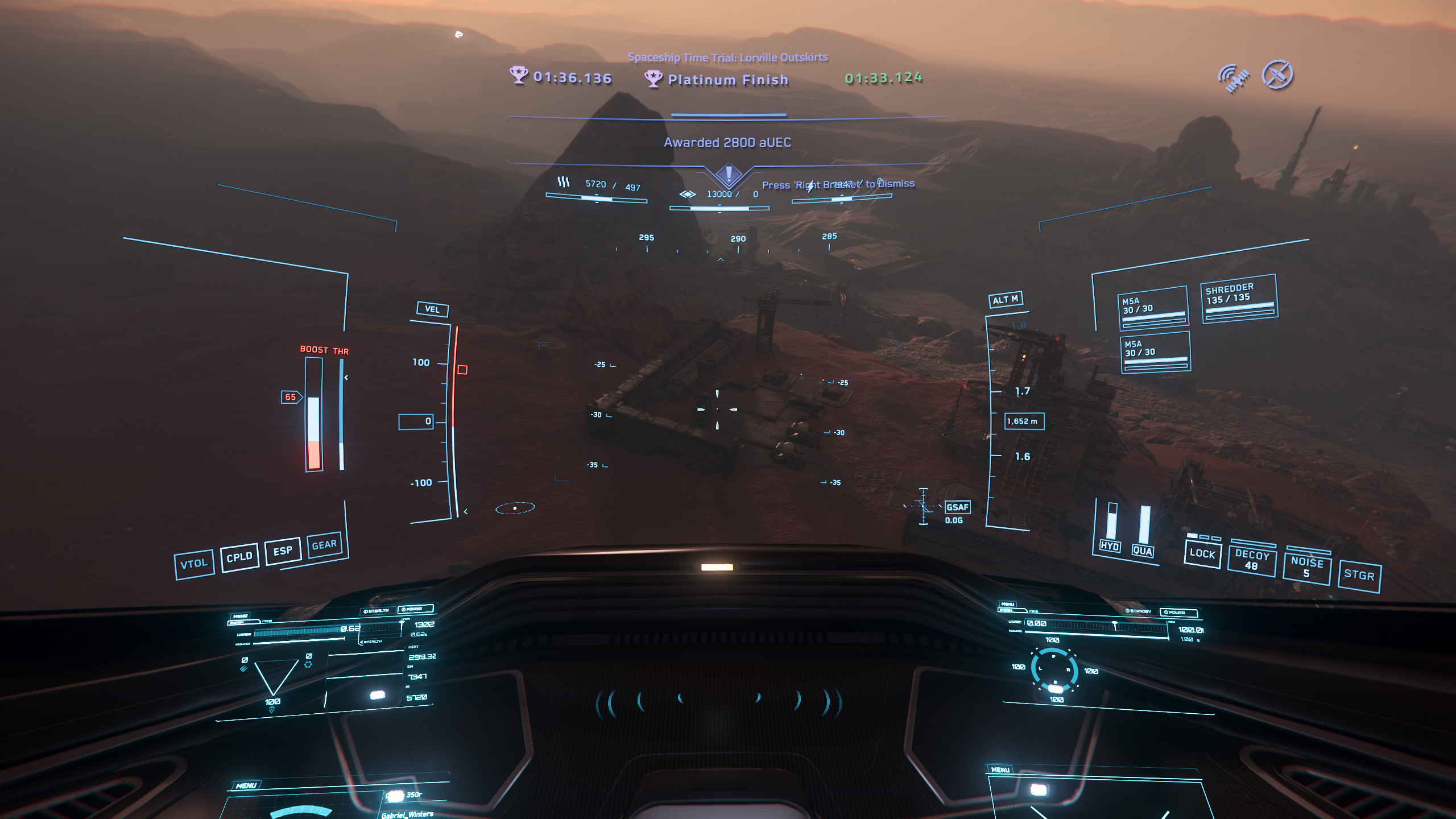Select the NOISE 5 countermeasure
The height and width of the screenshot is (819, 1456).
1307,567
